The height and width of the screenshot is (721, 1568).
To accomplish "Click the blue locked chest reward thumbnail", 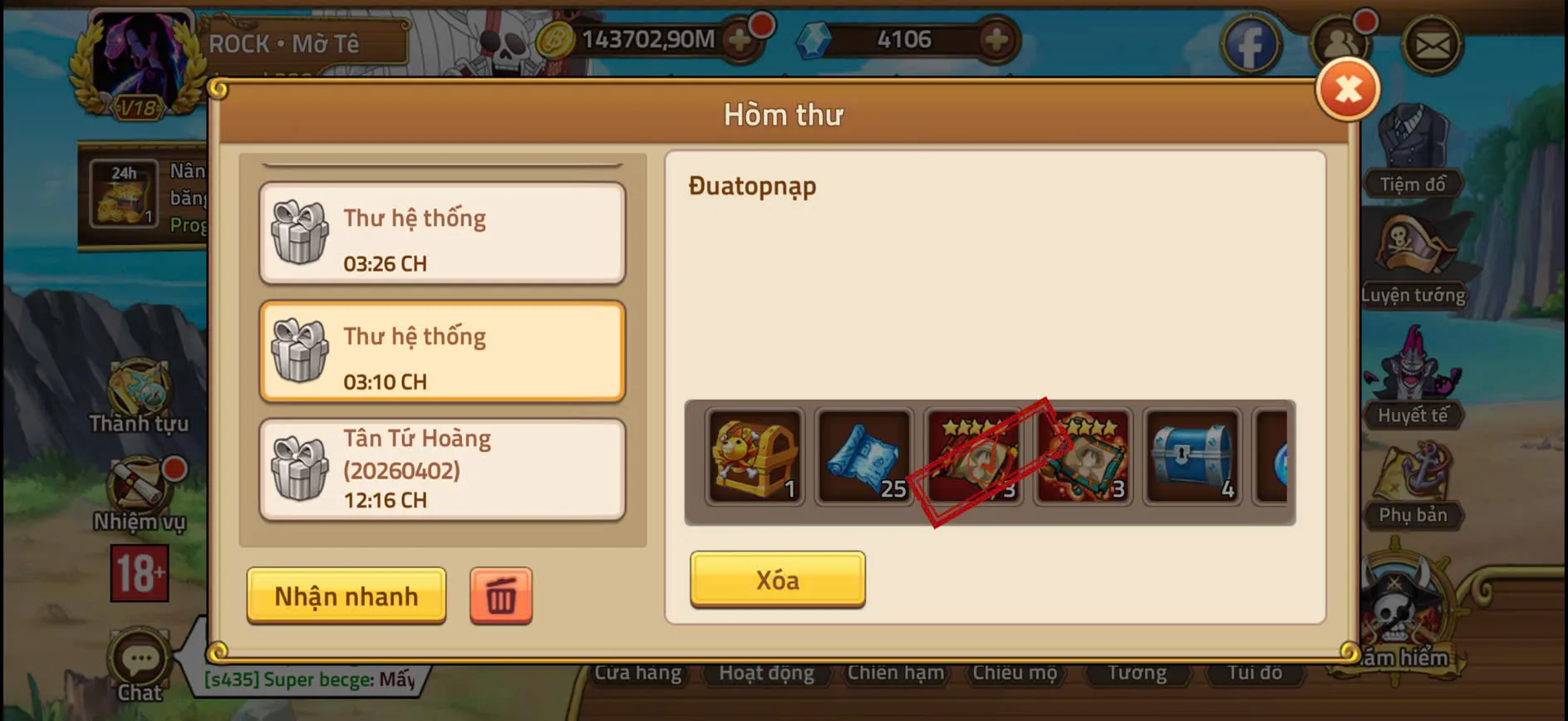I will (1192, 457).
